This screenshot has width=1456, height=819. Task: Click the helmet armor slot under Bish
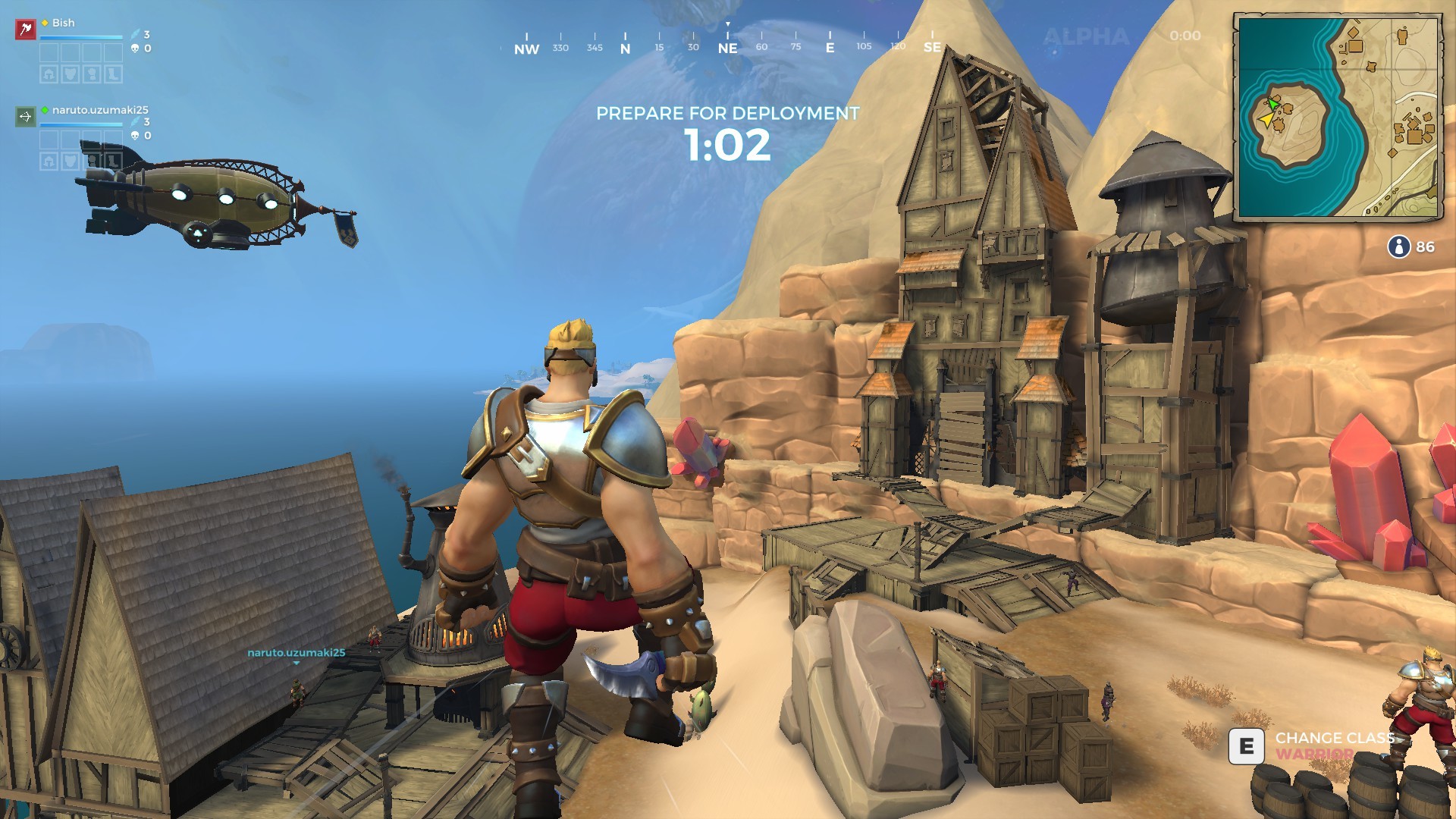49,74
